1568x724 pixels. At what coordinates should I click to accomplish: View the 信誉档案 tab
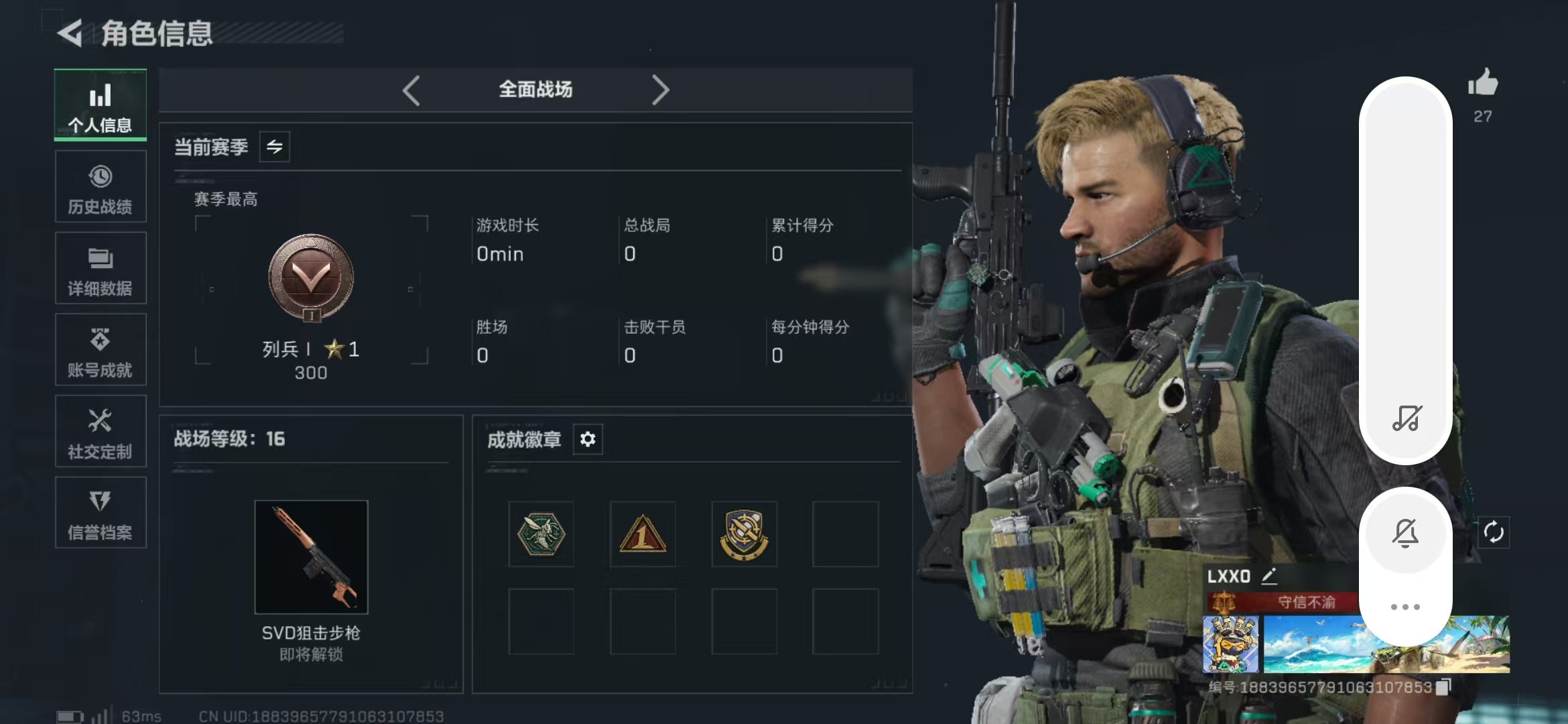[101, 514]
